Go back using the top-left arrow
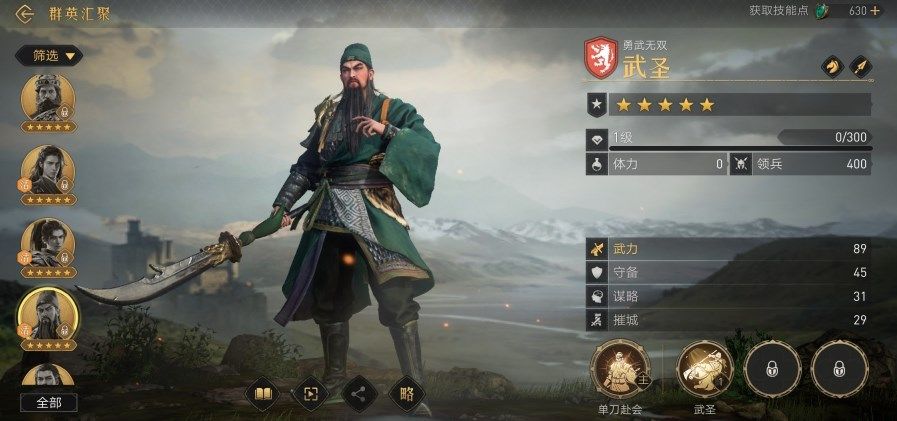Viewport: 897px width, 421px height. pos(25,14)
